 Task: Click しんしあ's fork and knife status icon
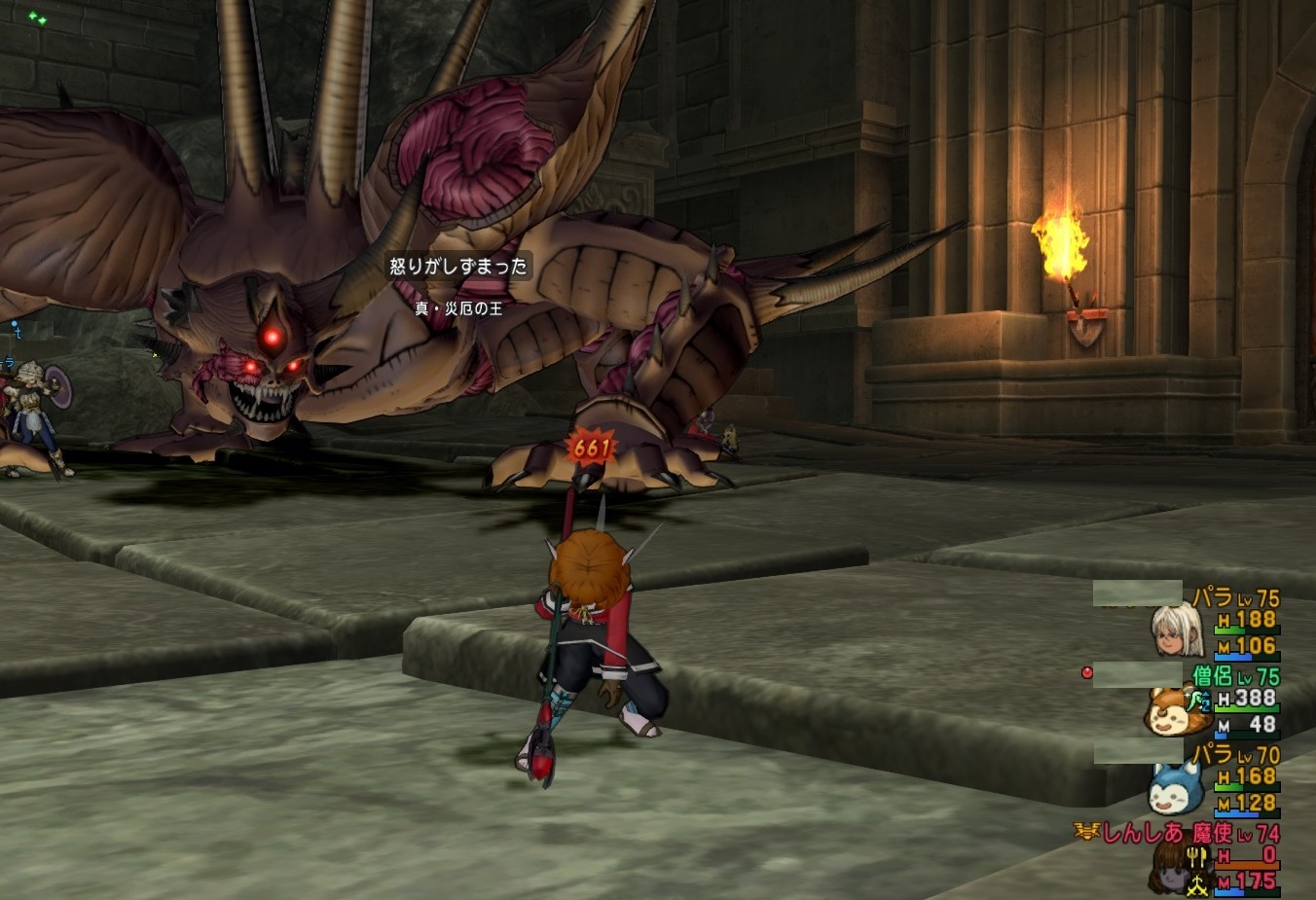click(x=1196, y=857)
